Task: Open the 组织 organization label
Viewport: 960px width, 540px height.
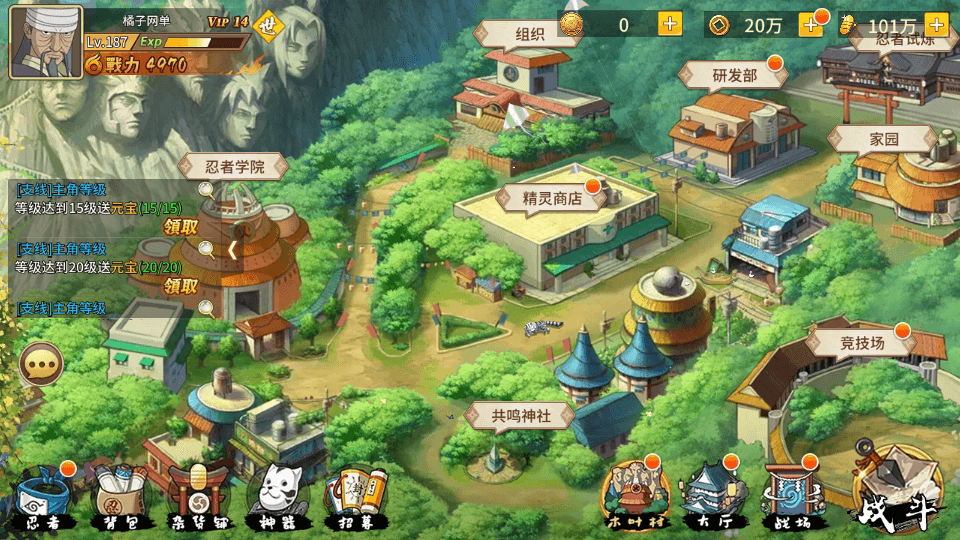Action: click(x=529, y=34)
